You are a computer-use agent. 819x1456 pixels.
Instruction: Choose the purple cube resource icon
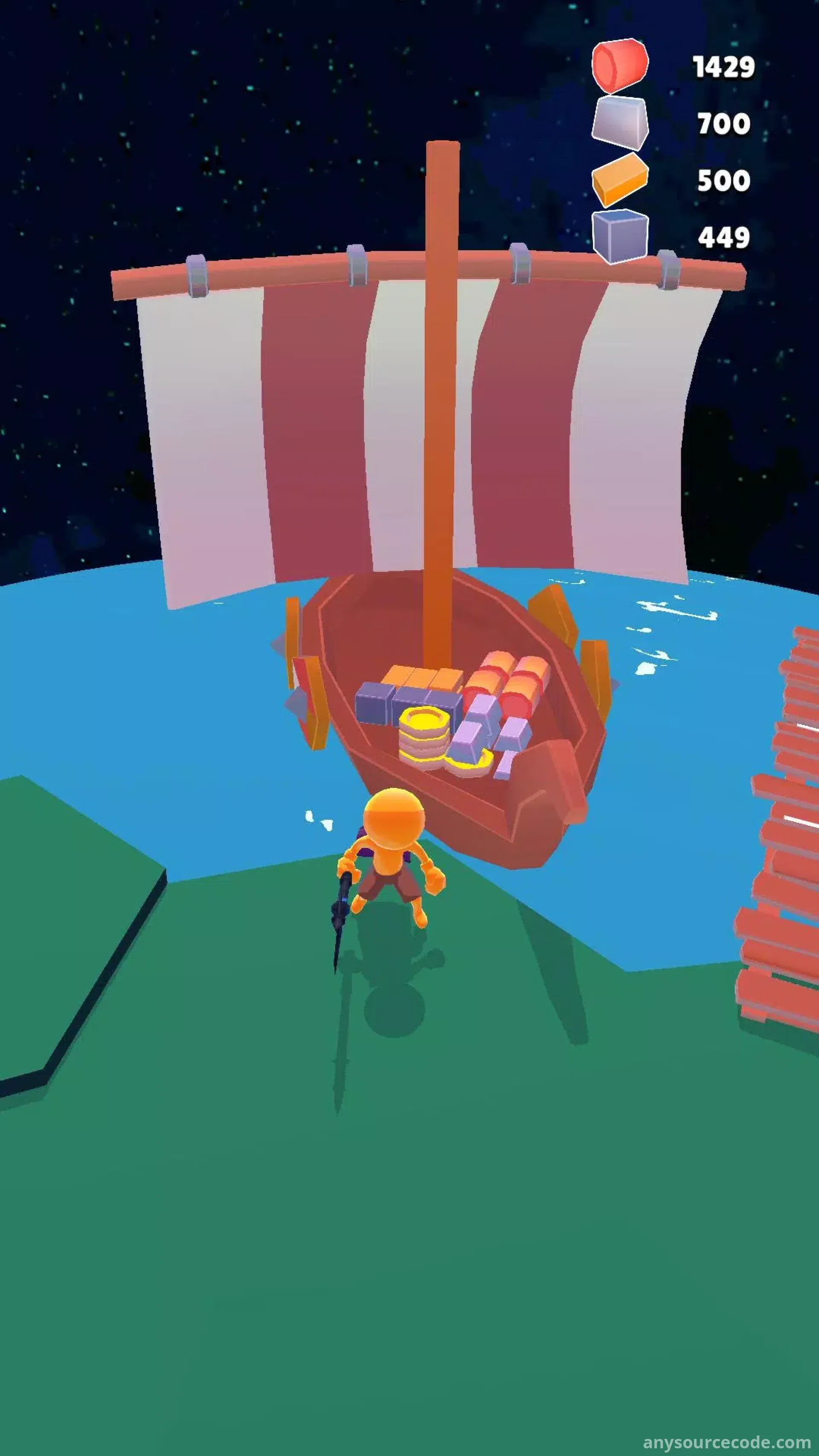[x=619, y=235]
